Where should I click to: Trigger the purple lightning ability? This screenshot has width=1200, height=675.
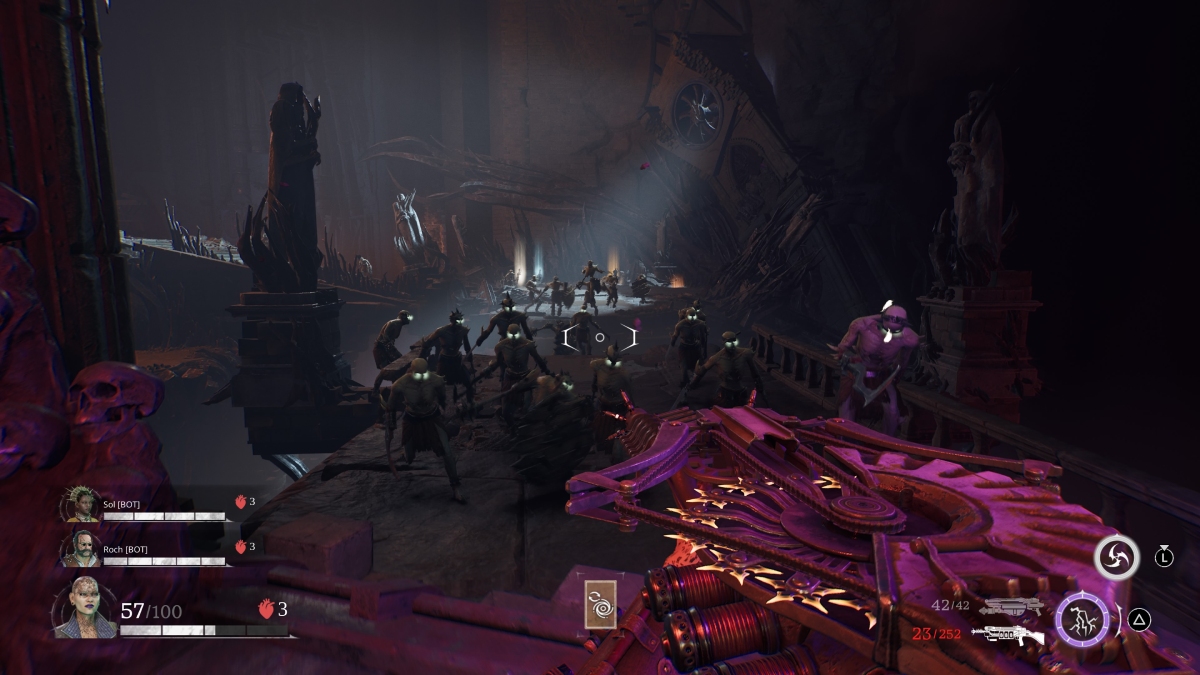(x=1082, y=619)
